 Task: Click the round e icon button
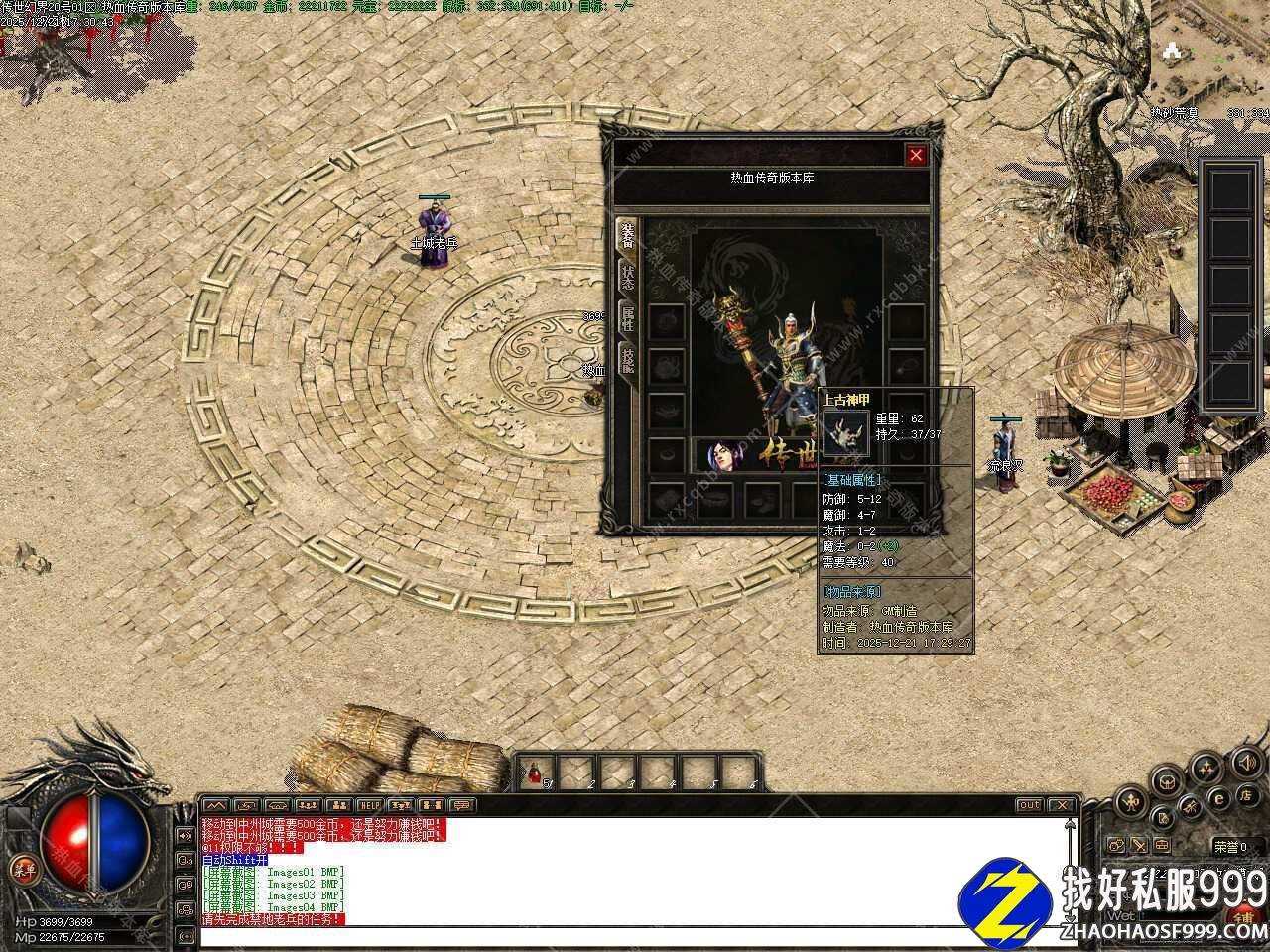[1219, 798]
